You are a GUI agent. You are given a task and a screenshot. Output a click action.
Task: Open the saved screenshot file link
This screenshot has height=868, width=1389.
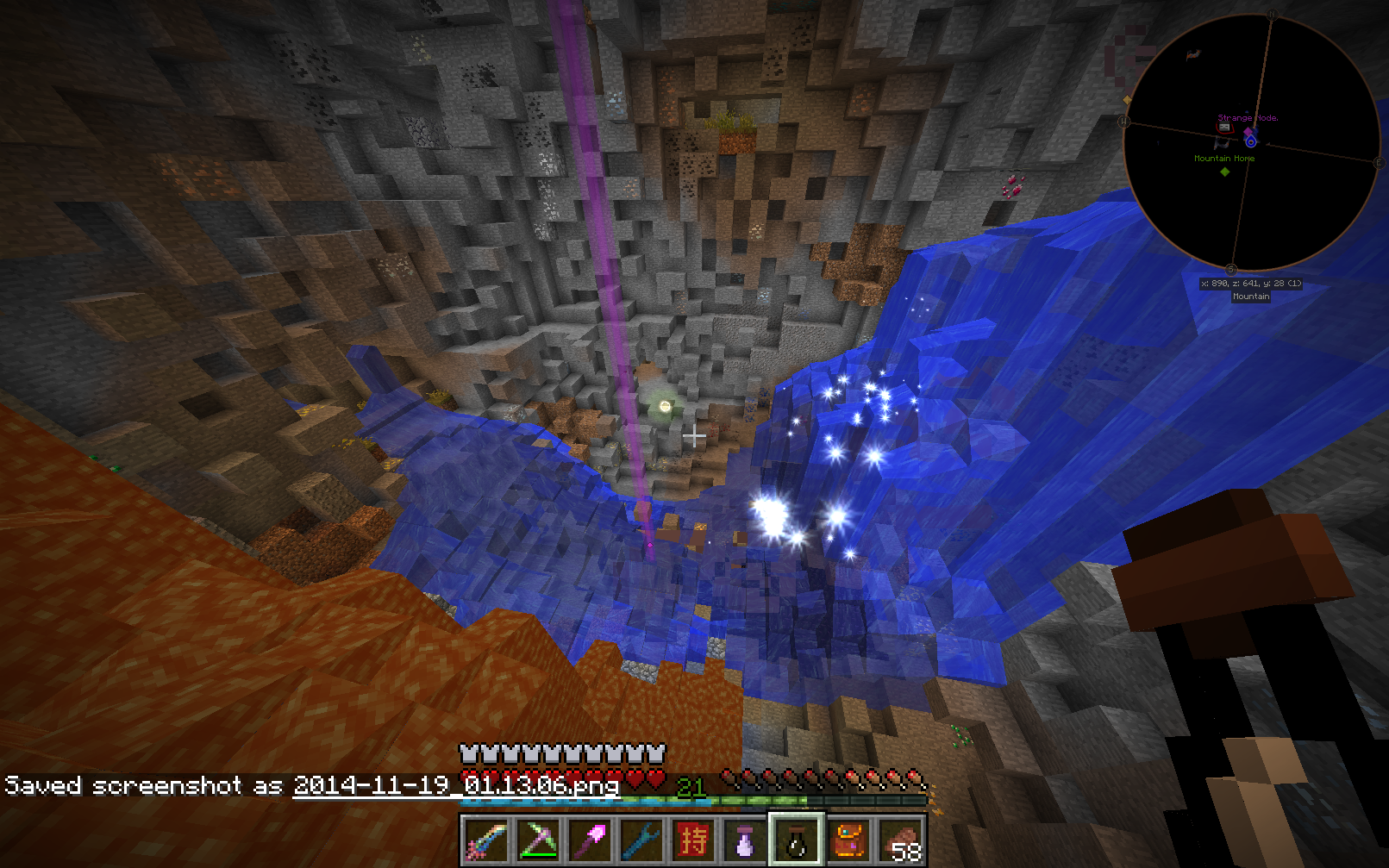[456, 785]
